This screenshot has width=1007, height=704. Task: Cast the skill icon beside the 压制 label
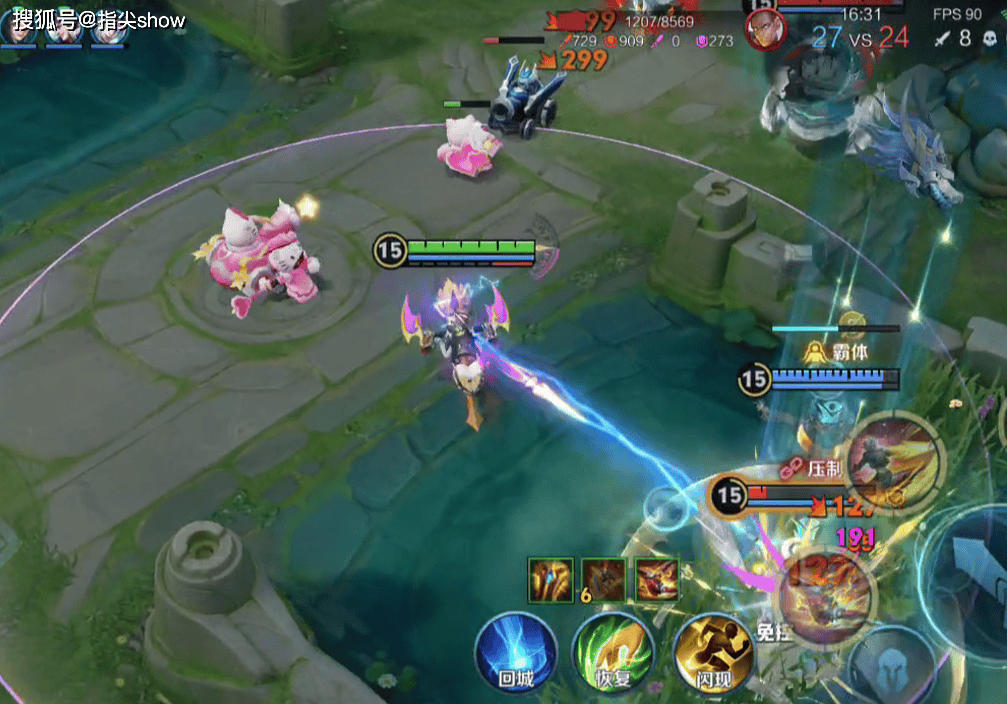coord(892,463)
